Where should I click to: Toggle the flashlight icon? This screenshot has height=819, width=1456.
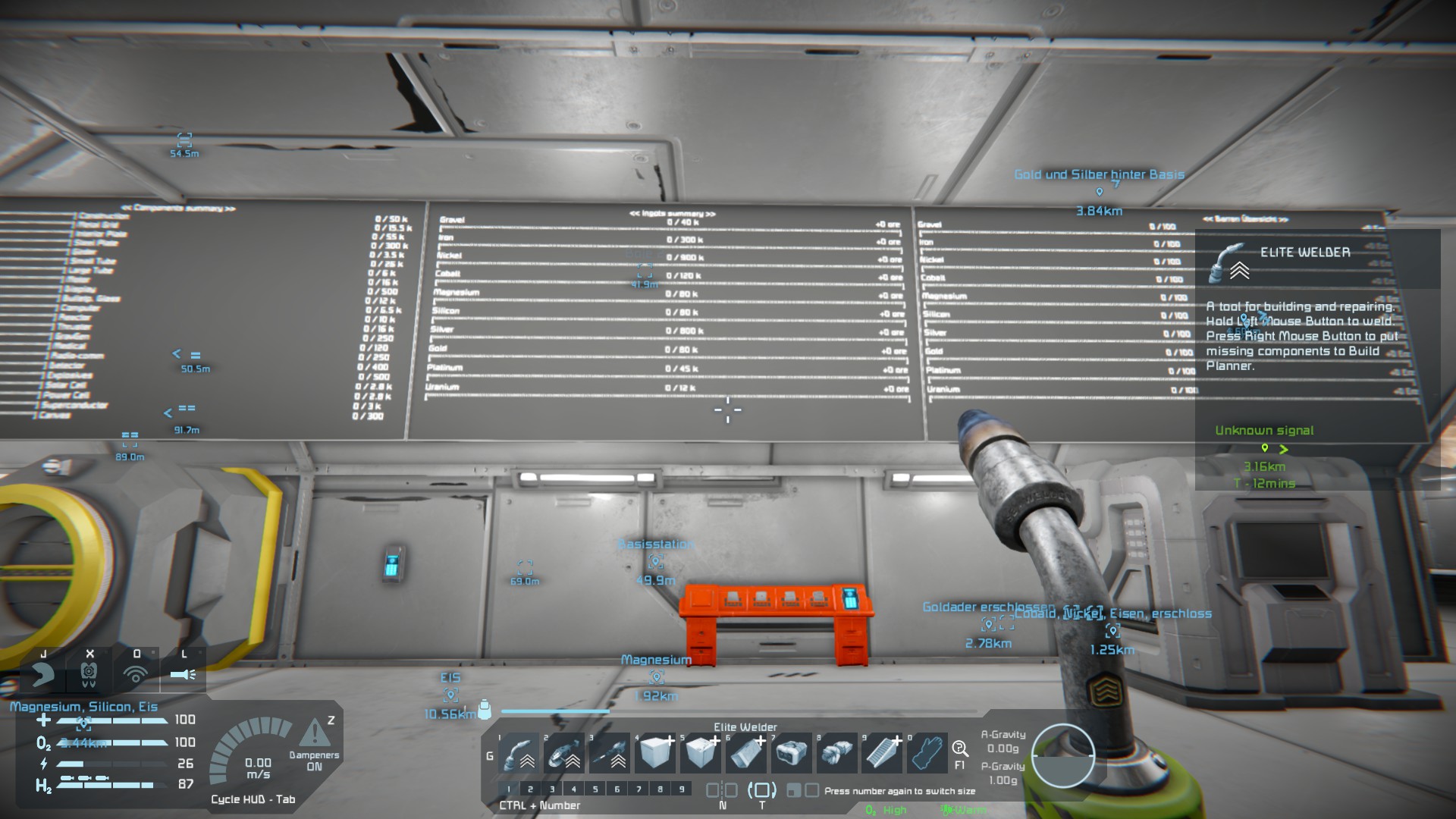(x=183, y=673)
